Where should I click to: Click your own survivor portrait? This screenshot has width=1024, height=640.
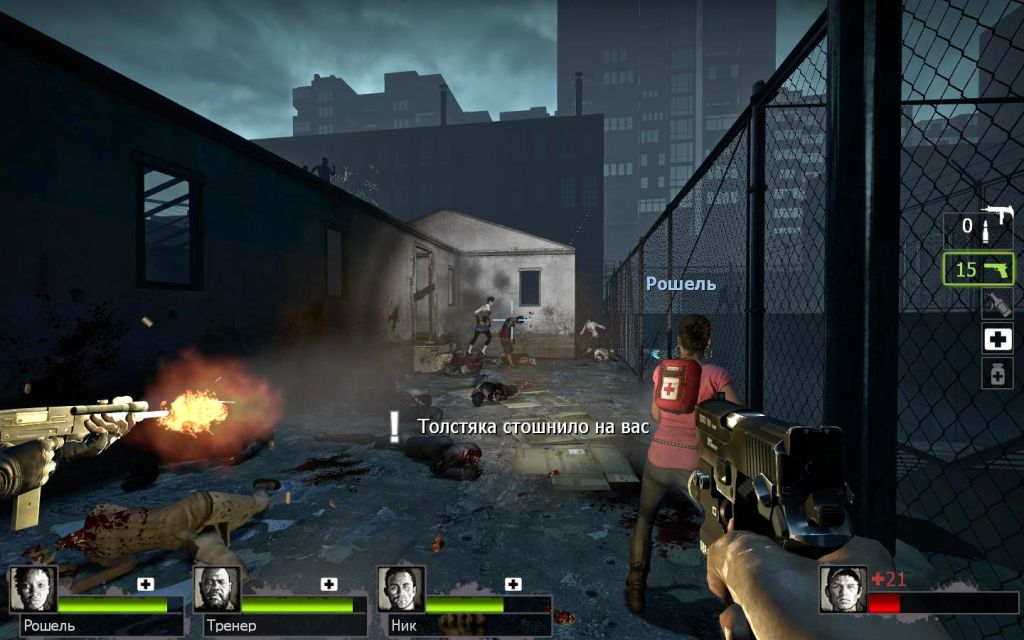tap(842, 589)
